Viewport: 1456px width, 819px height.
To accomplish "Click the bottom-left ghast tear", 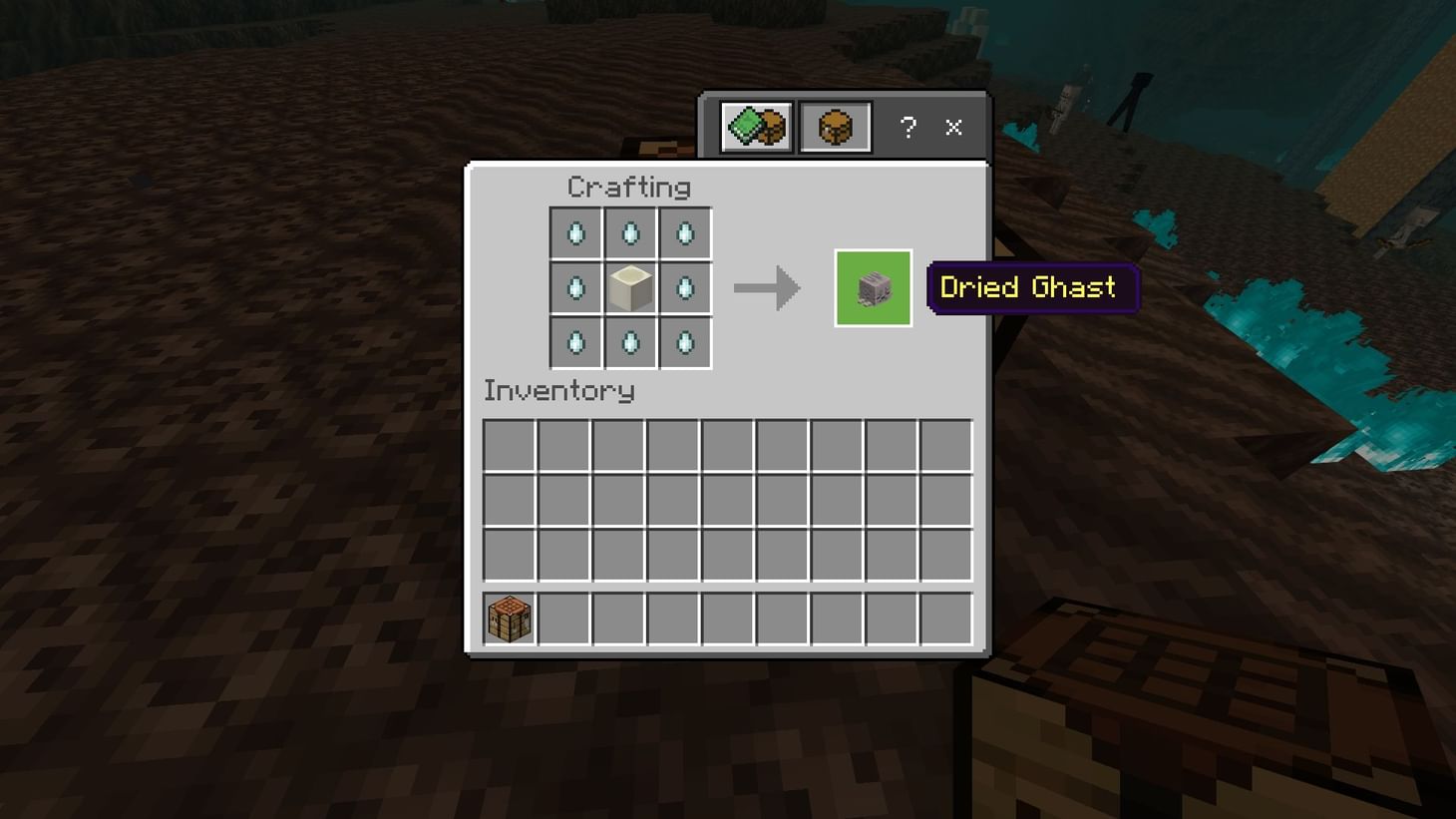I will (576, 342).
